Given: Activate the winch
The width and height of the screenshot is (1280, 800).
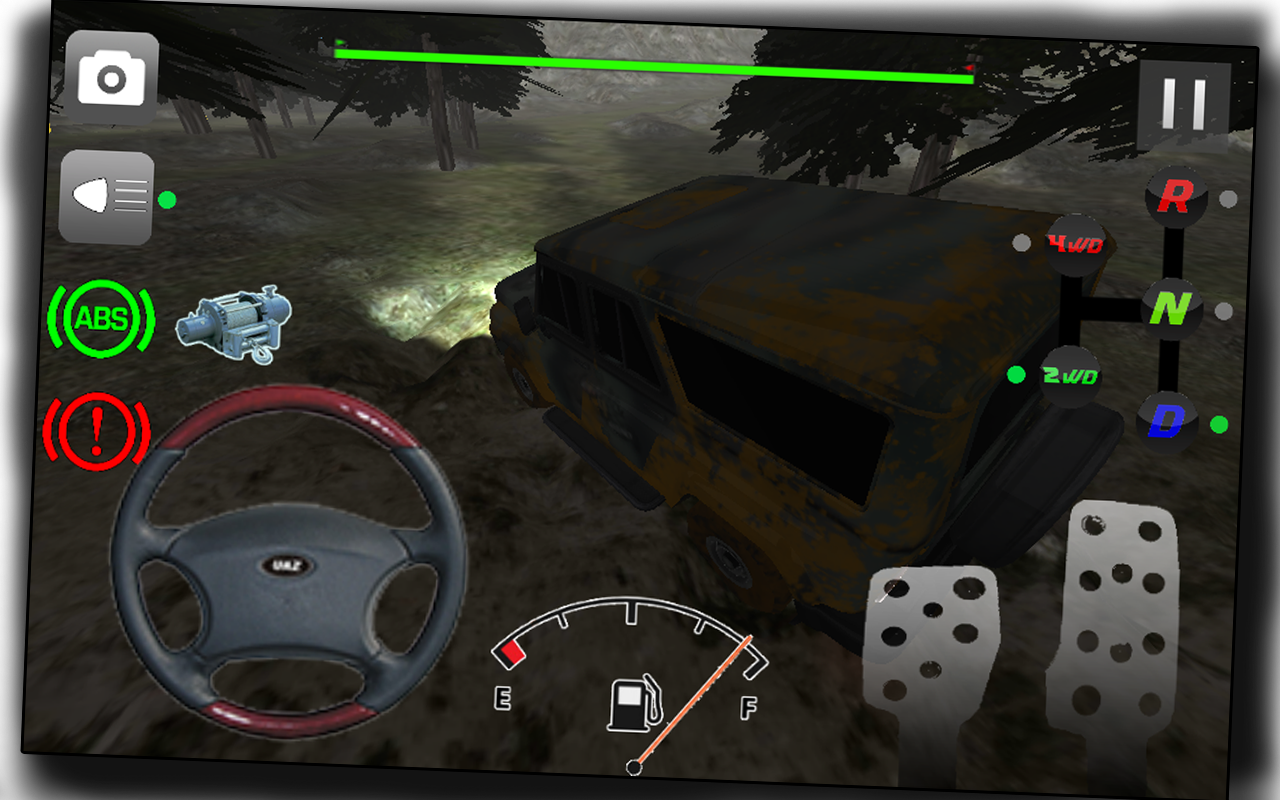Looking at the screenshot, I should click(x=236, y=322).
